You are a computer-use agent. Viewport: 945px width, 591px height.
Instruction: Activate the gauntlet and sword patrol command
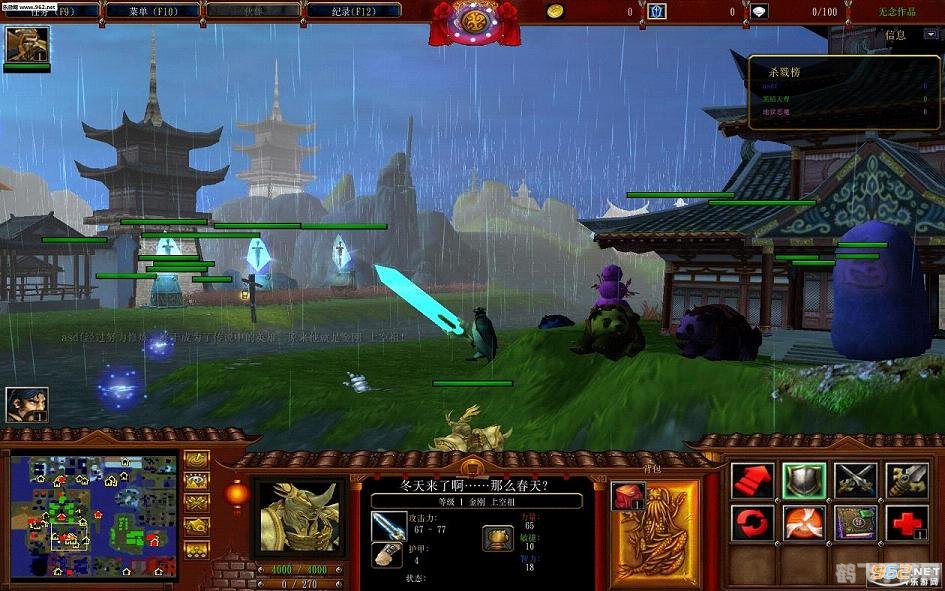pos(907,480)
